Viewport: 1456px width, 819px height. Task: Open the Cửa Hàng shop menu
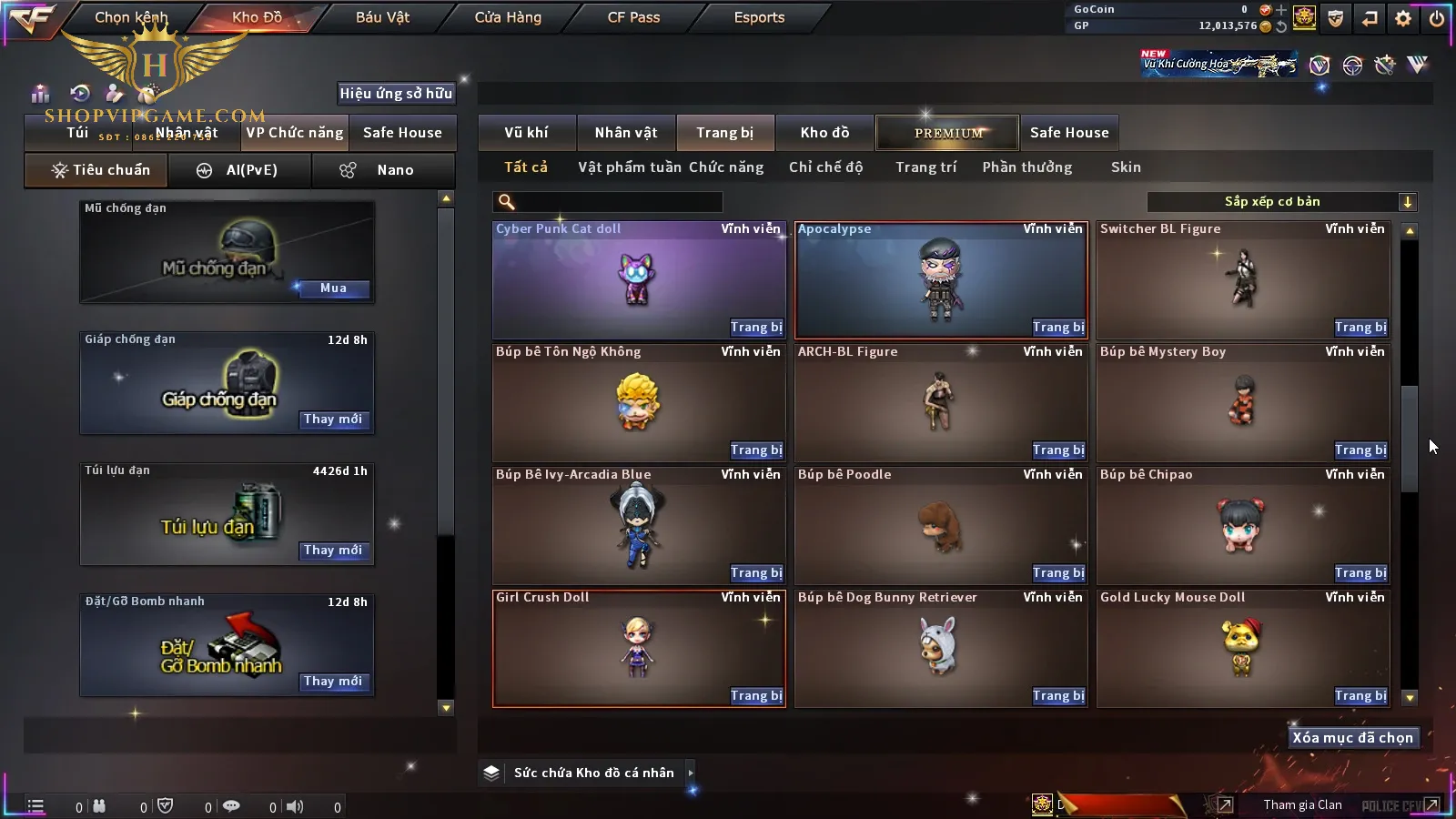pos(508,17)
